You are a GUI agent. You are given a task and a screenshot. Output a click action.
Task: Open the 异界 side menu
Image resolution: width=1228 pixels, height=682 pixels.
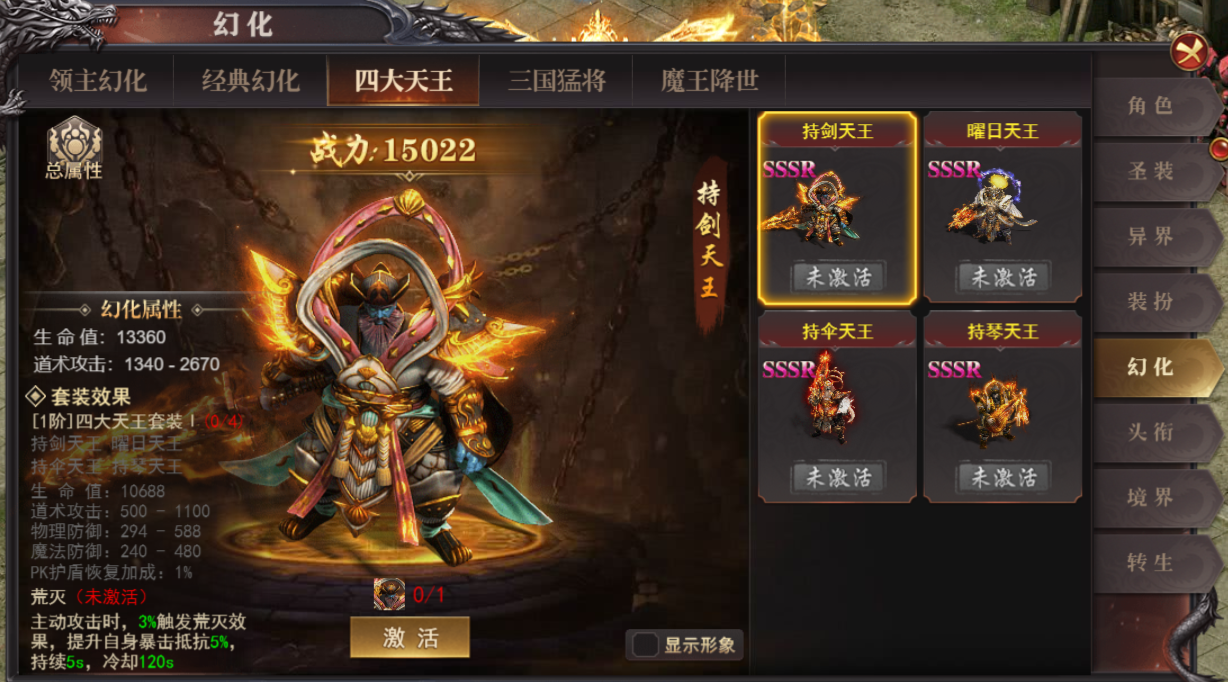point(1150,237)
